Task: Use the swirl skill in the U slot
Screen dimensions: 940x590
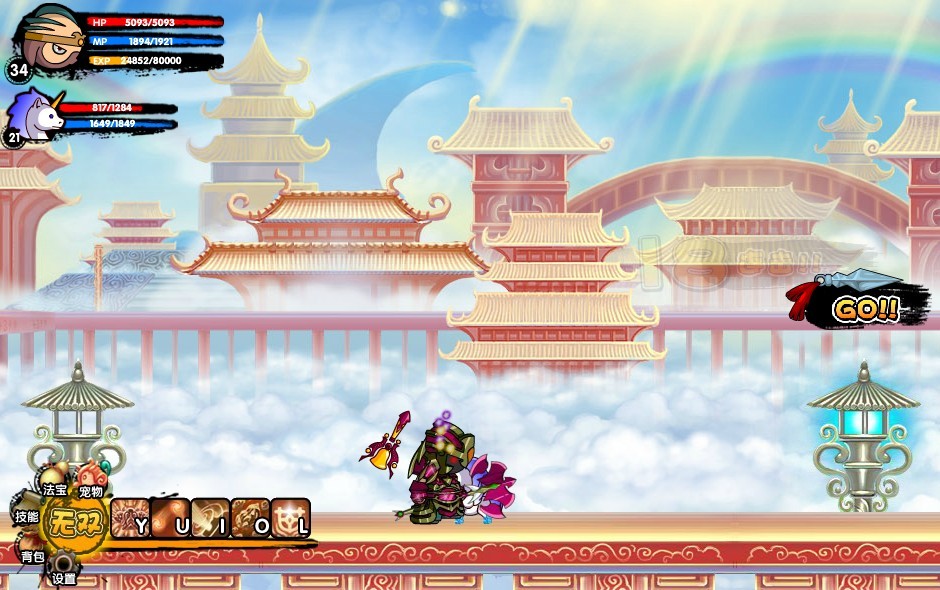Action: click(x=170, y=518)
